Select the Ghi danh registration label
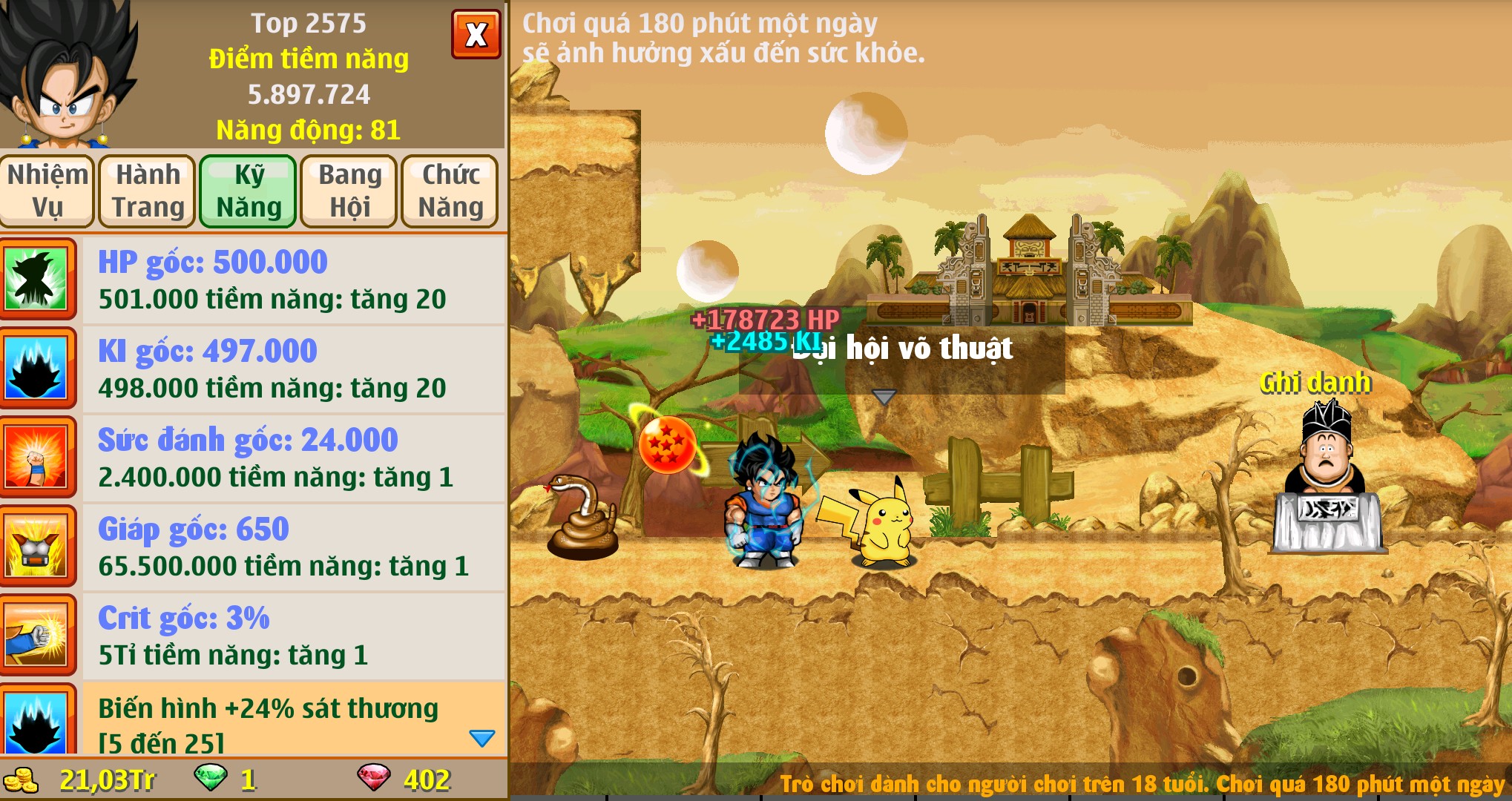Viewport: 1512px width, 801px height. pyautogui.click(x=1315, y=383)
